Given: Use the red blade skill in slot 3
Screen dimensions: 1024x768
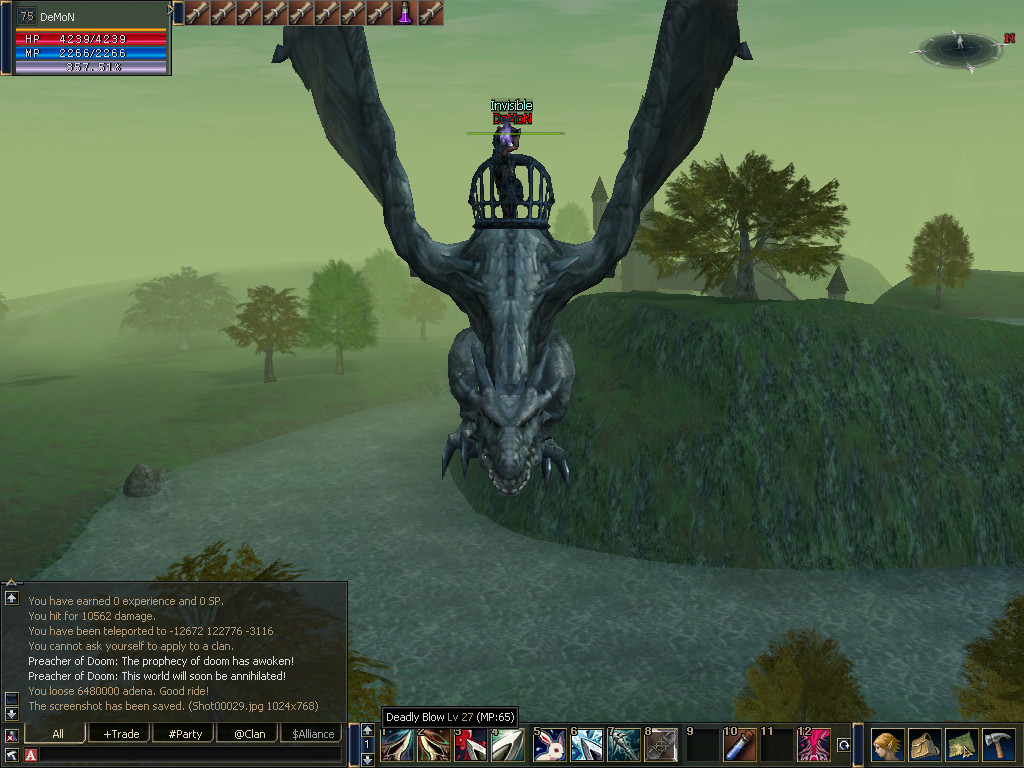Looking at the screenshot, I should coord(471,746).
